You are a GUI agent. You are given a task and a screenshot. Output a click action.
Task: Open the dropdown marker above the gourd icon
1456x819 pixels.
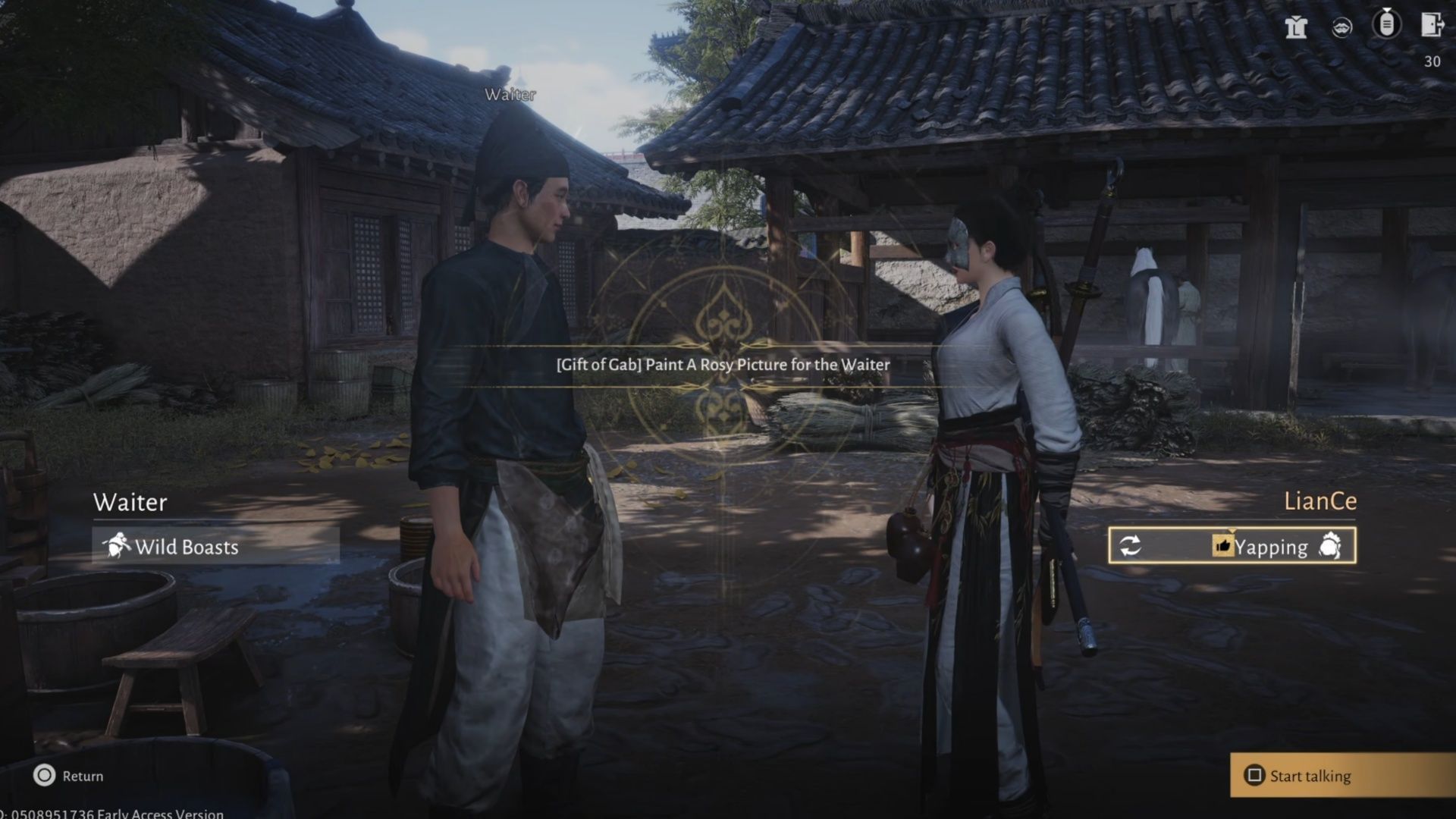(x=1386, y=10)
